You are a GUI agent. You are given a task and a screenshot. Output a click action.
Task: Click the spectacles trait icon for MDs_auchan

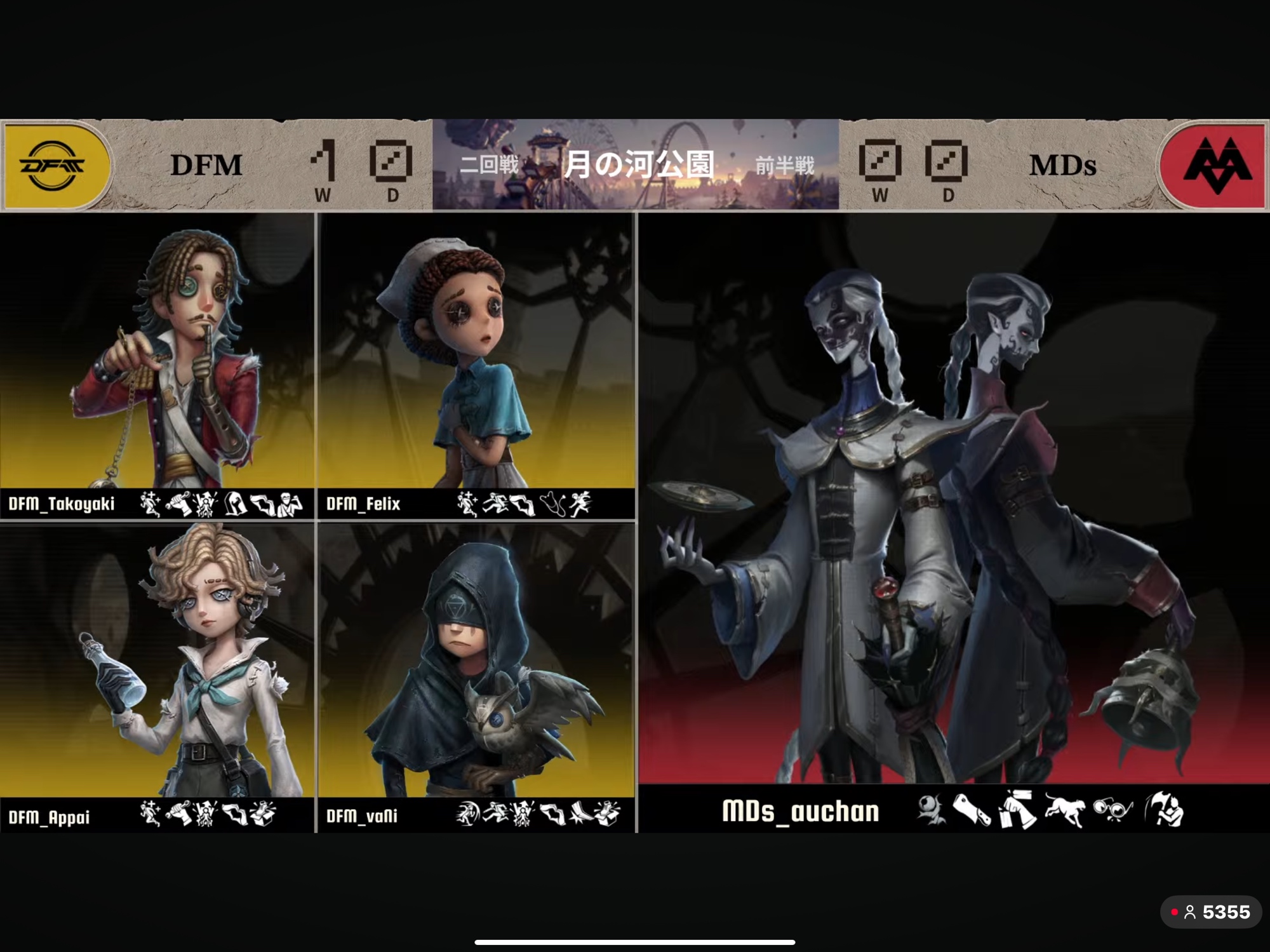(x=1113, y=811)
